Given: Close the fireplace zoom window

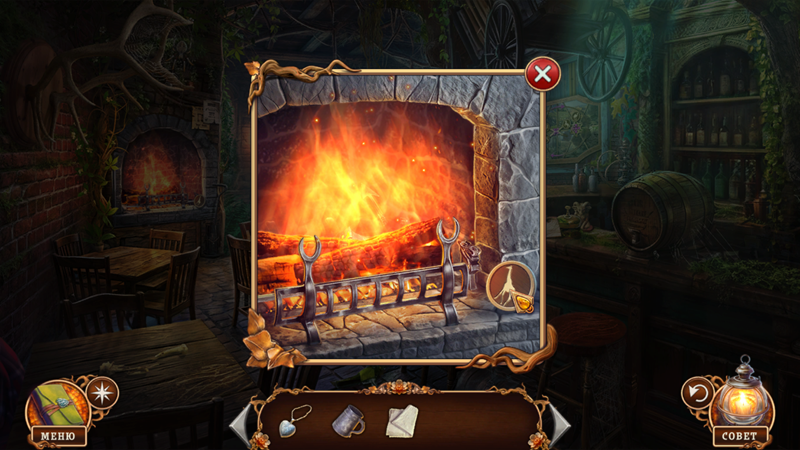Looking at the screenshot, I should pyautogui.click(x=542, y=74).
